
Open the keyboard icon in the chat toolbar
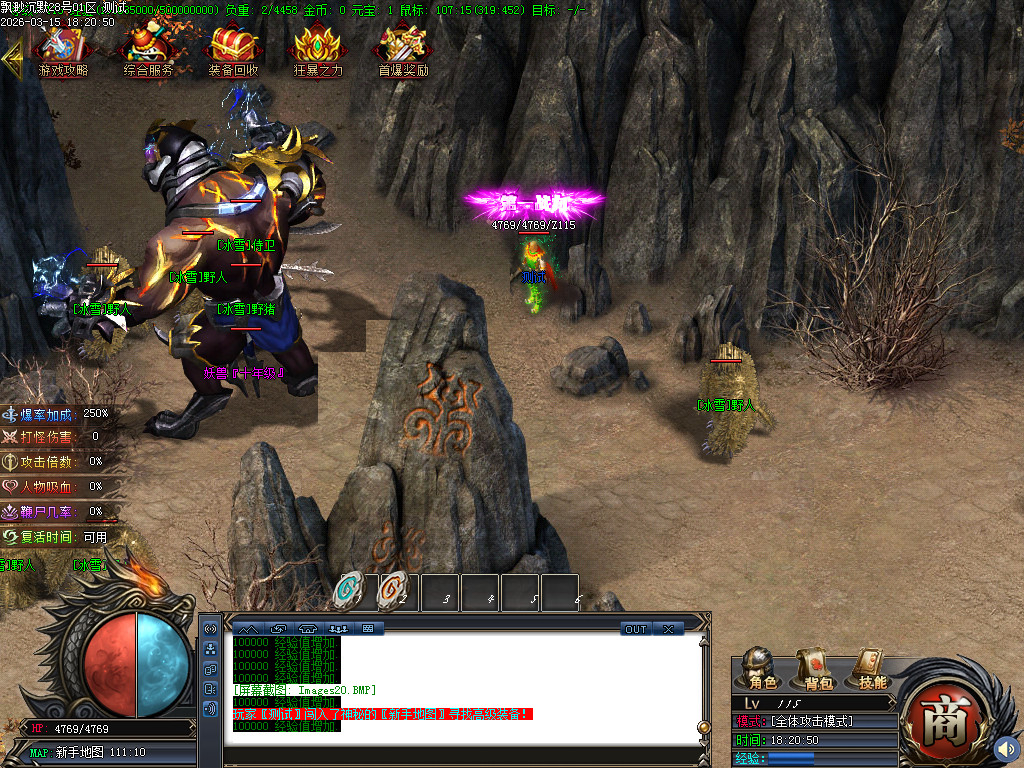coord(367,629)
